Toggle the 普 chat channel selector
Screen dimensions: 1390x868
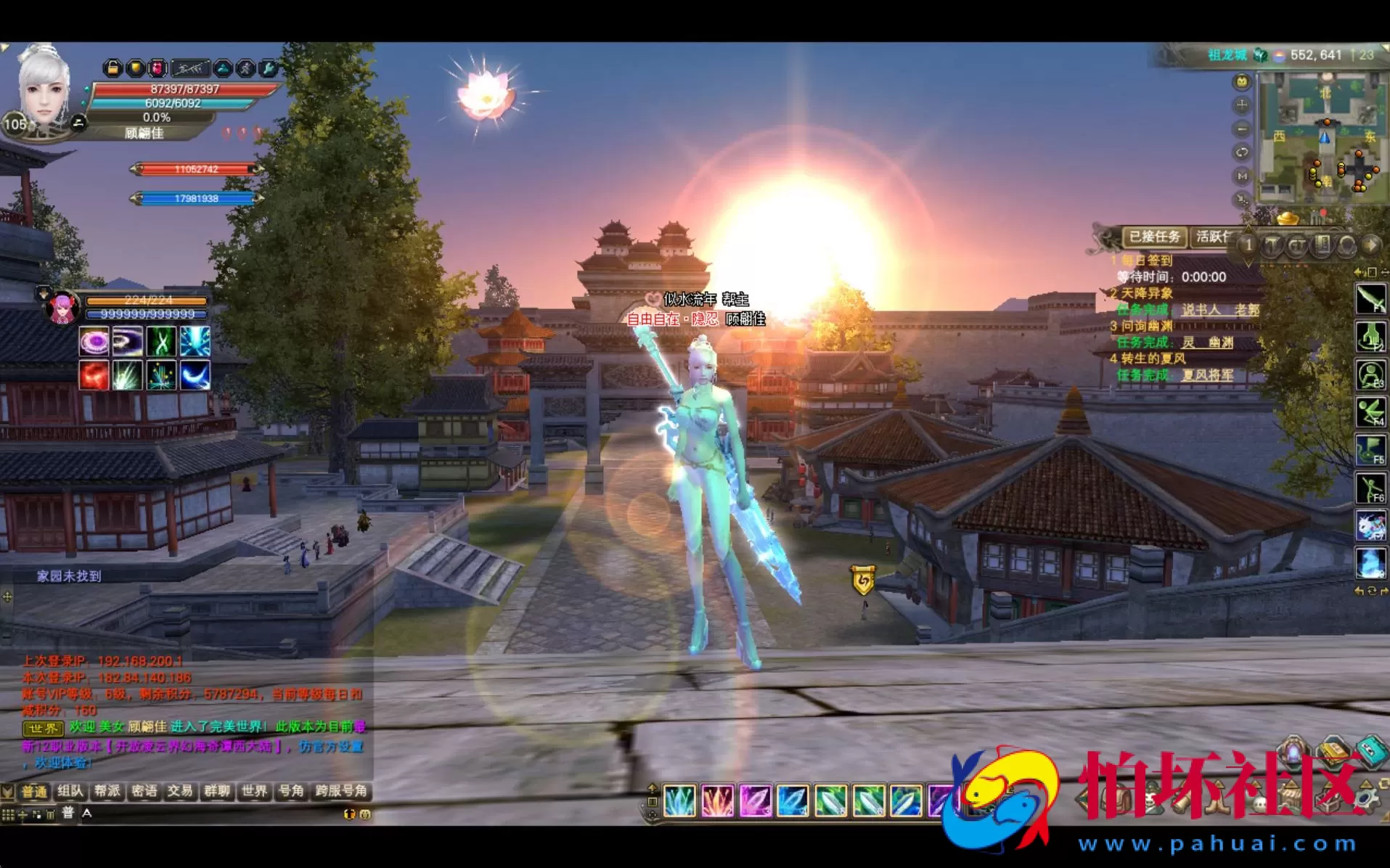tap(68, 813)
